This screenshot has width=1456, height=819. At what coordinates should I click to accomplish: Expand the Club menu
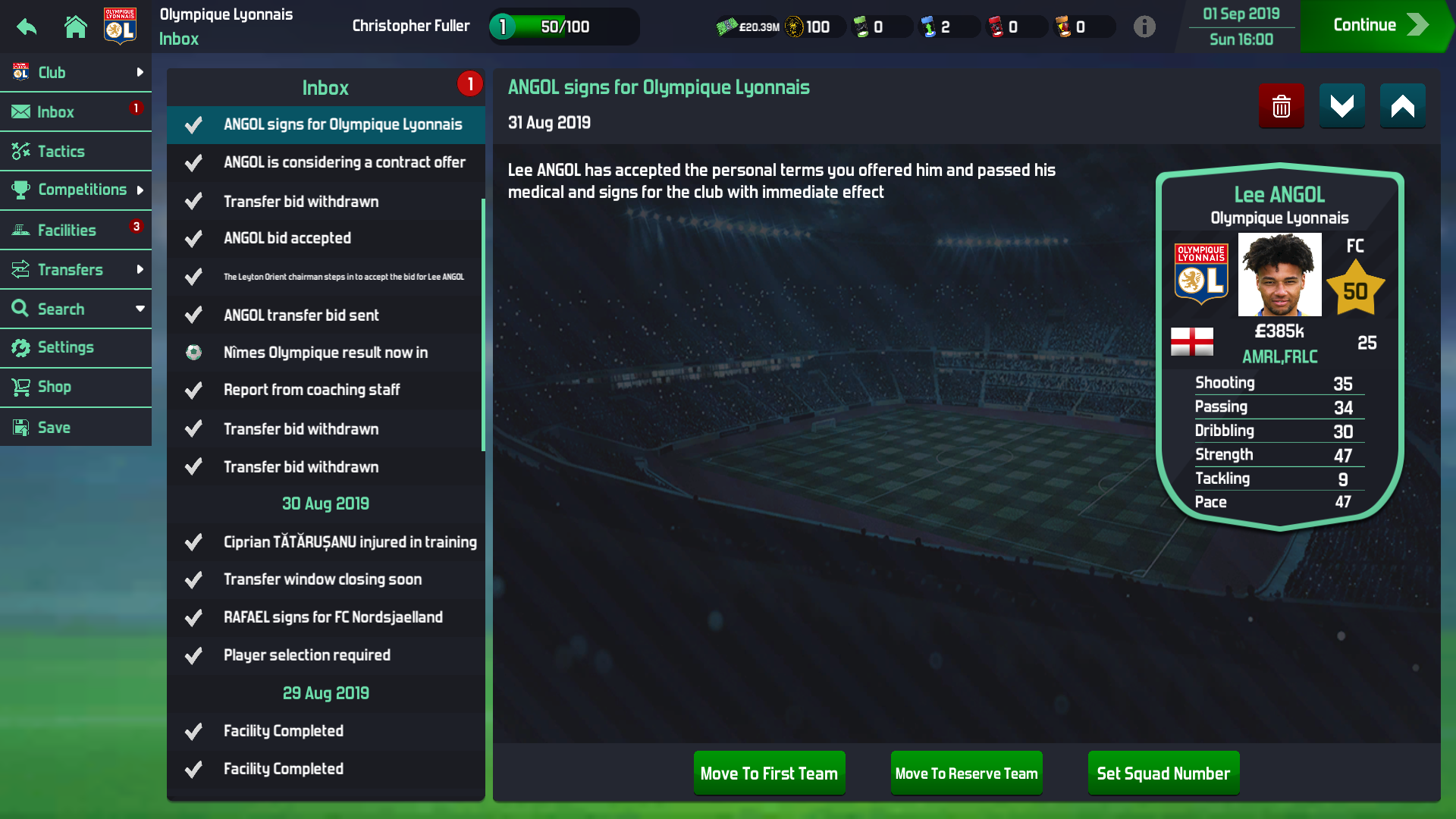(x=76, y=73)
